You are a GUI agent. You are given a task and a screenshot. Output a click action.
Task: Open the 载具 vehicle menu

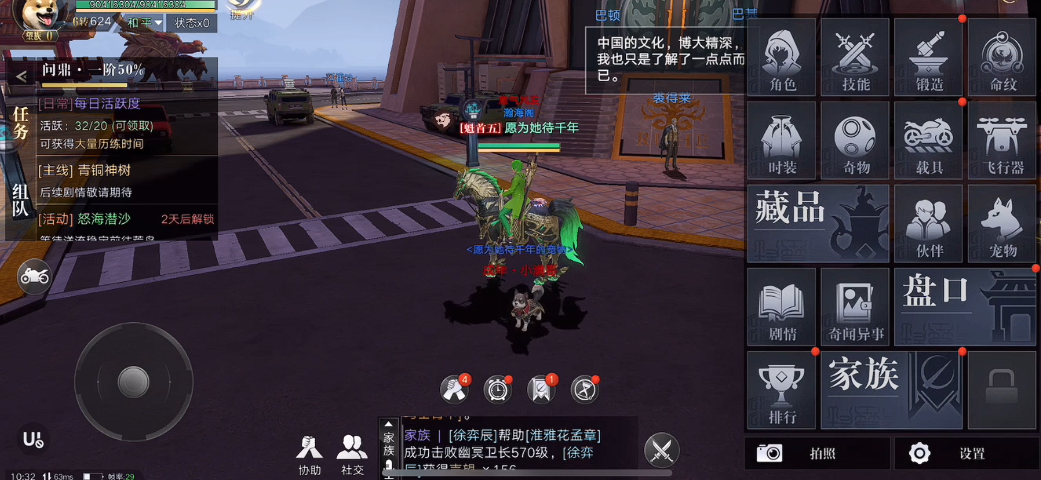928,140
